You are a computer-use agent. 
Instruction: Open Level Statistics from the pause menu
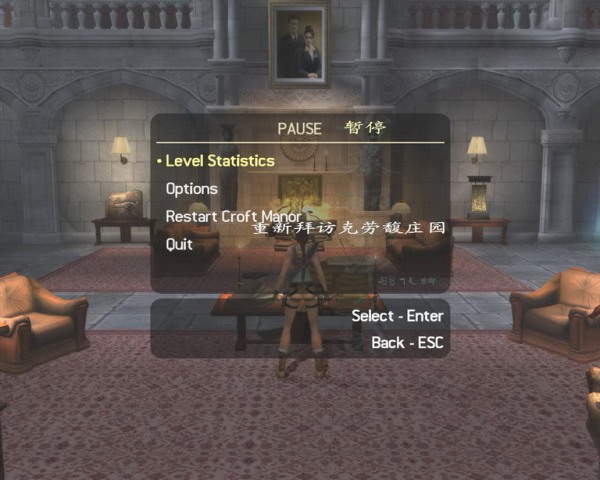[219, 161]
